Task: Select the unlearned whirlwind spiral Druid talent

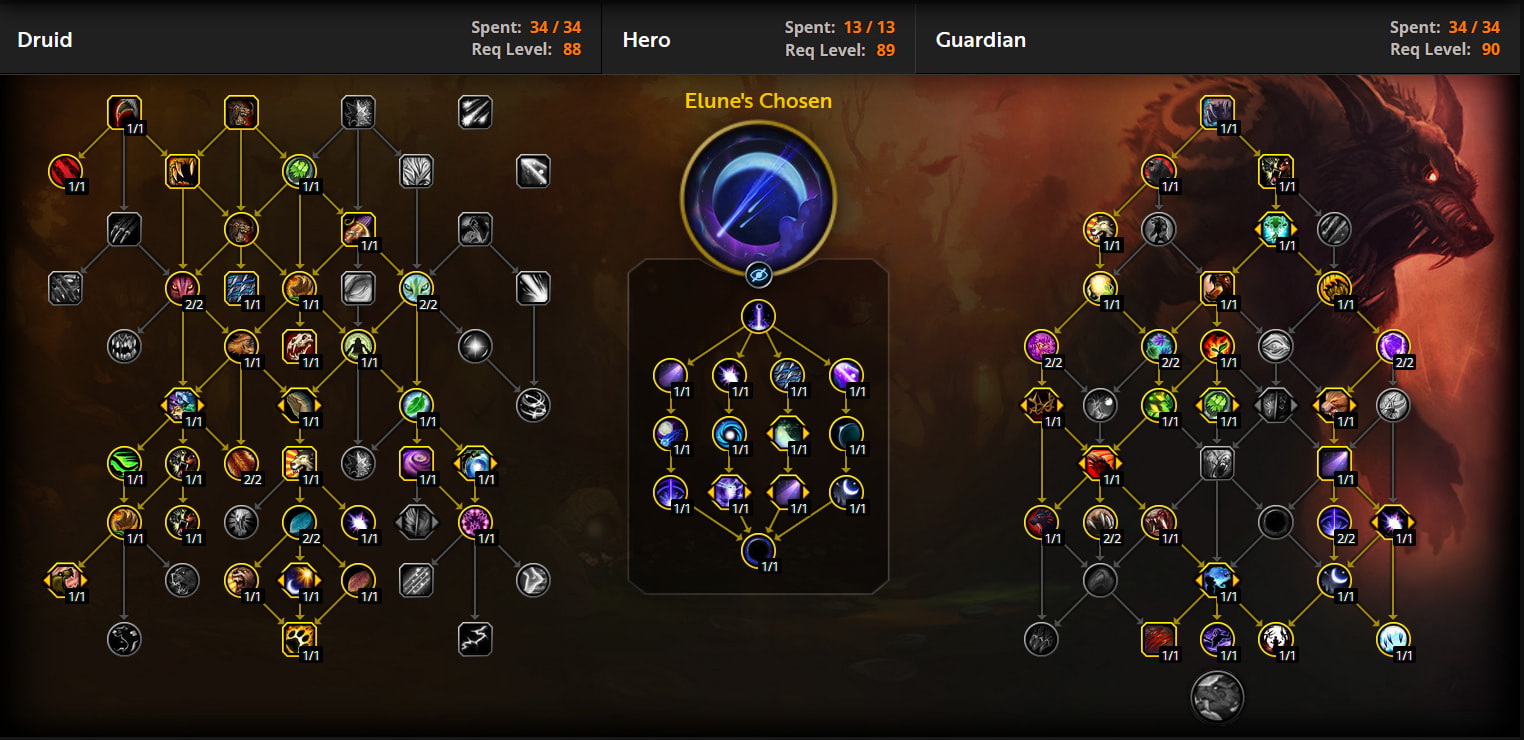Action: (533, 405)
